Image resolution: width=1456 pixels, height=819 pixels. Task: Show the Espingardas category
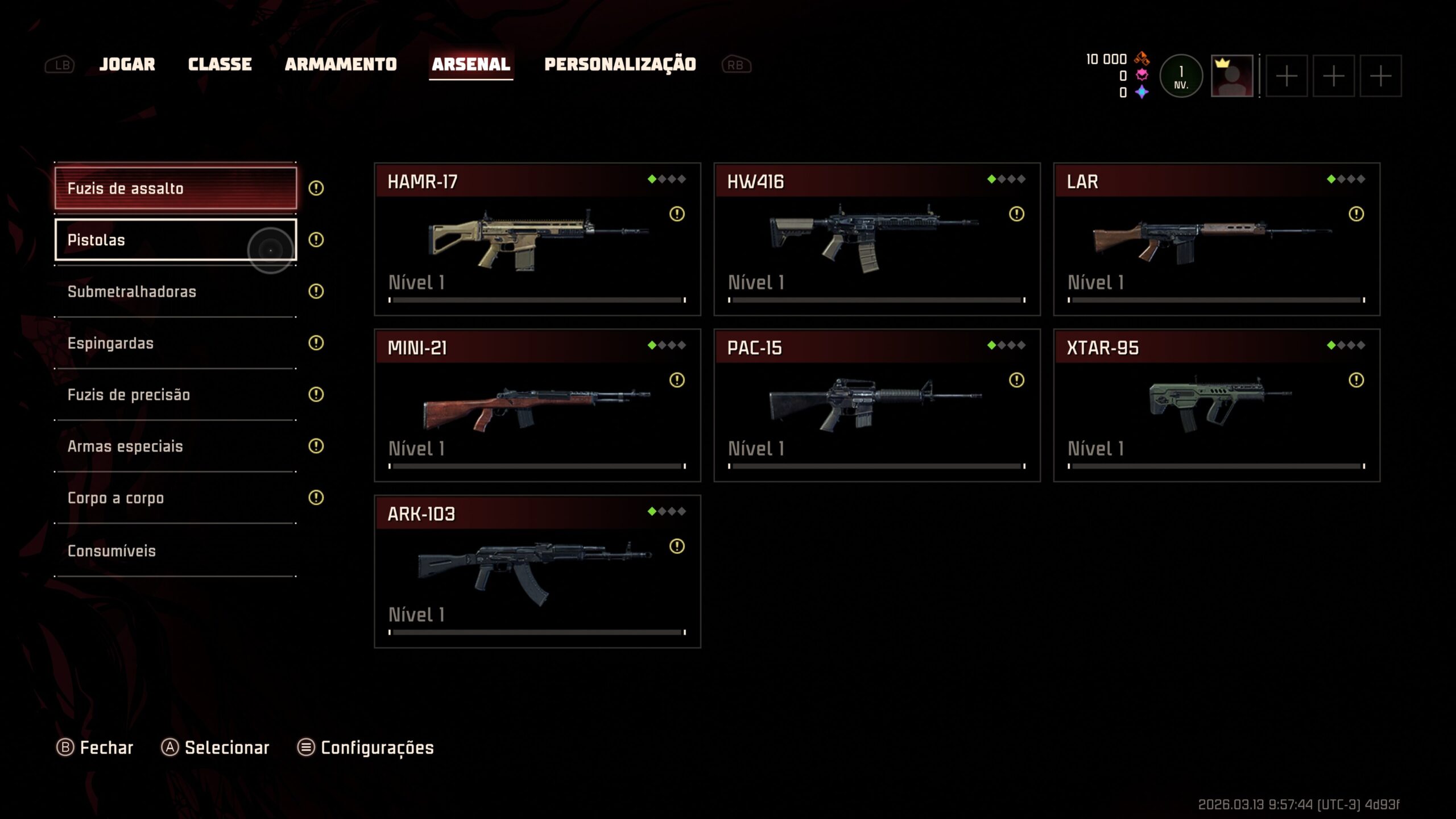coord(175,343)
